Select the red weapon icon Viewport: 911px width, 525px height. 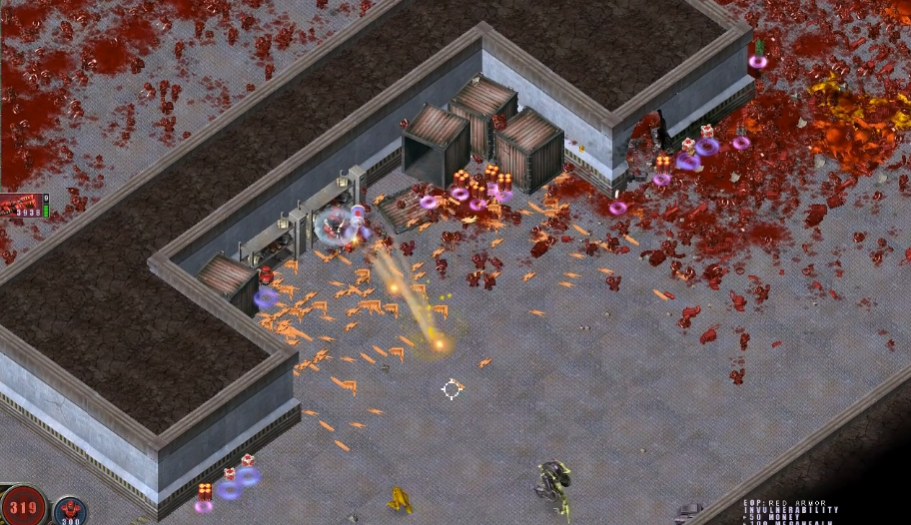22,205
